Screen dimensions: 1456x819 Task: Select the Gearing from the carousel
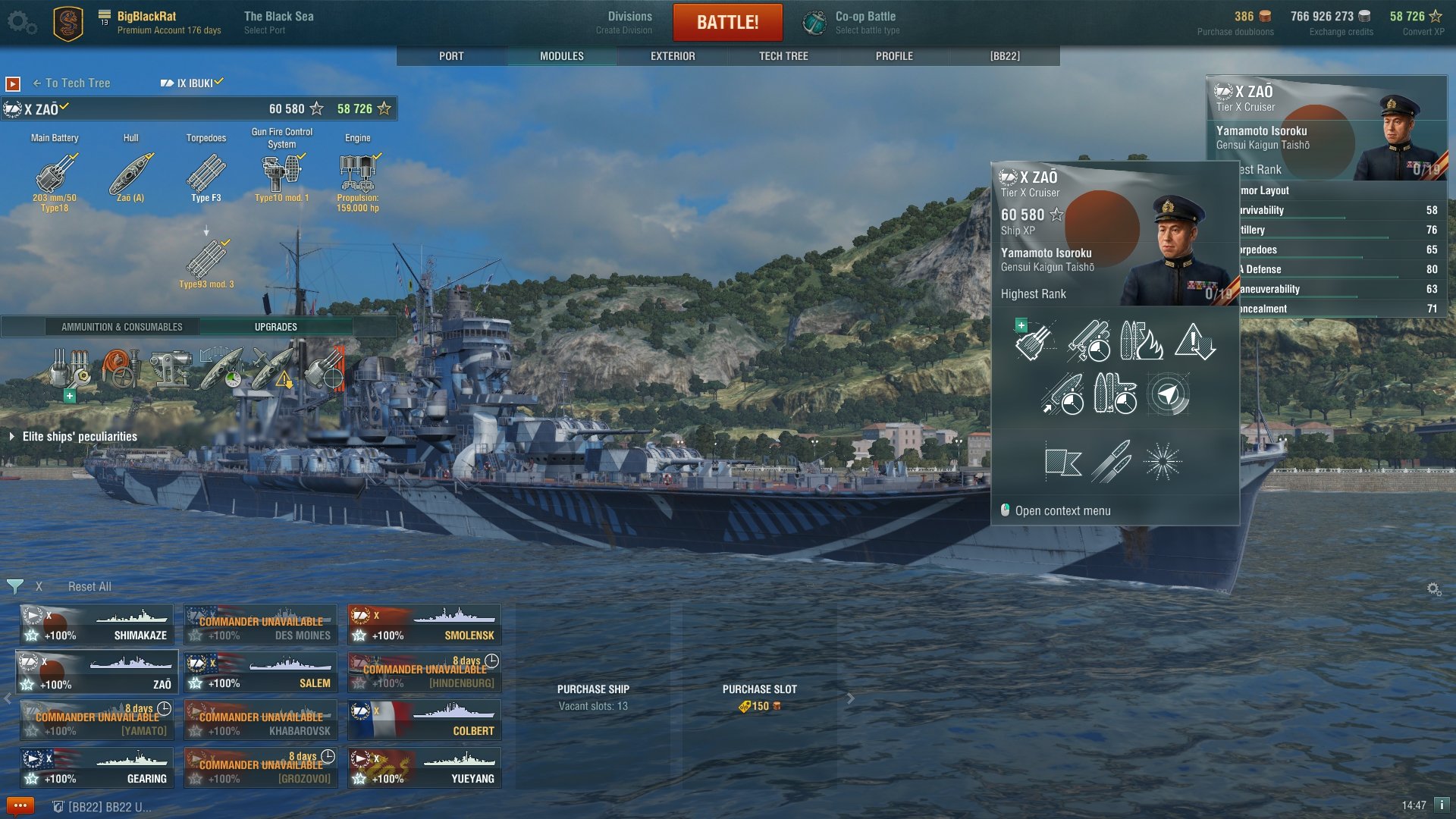(x=97, y=767)
